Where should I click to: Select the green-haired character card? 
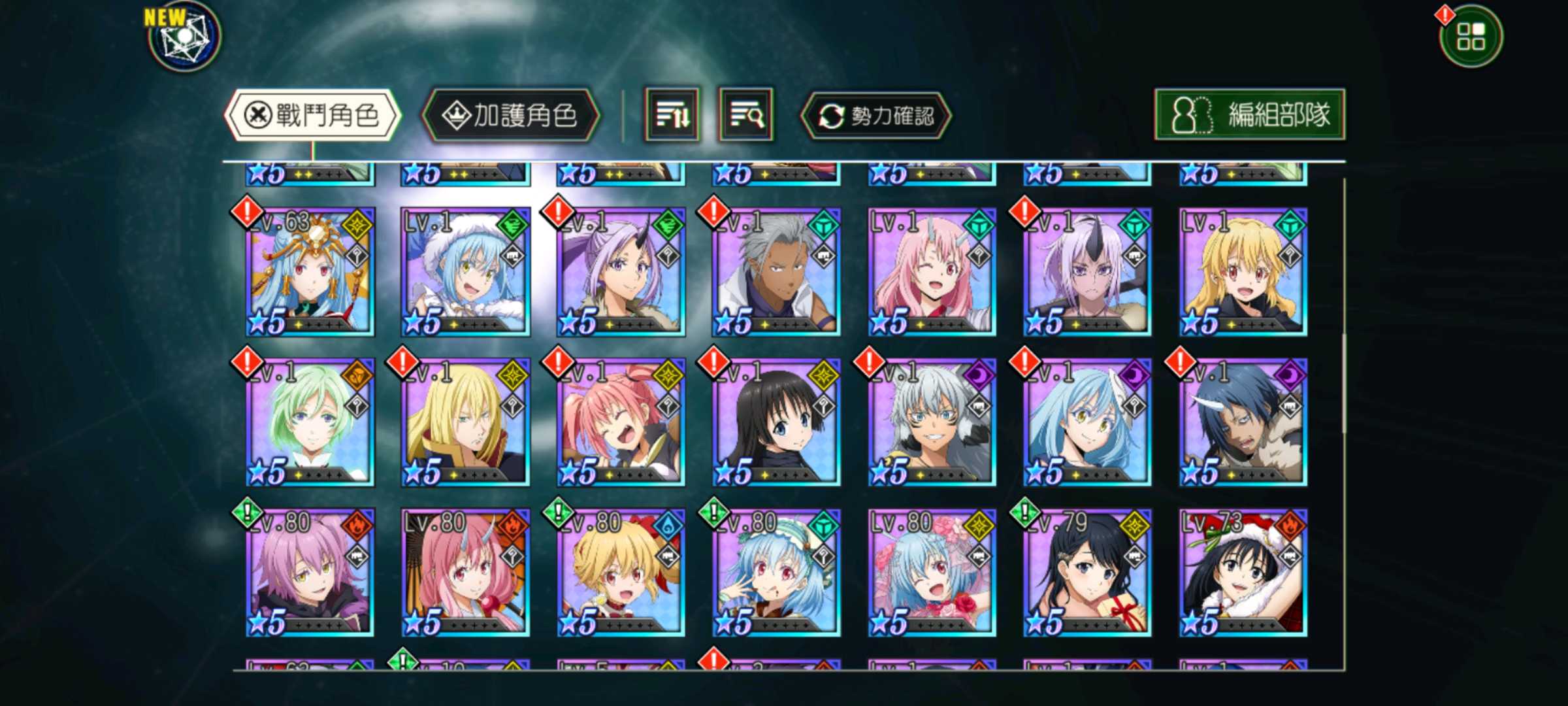tap(310, 422)
